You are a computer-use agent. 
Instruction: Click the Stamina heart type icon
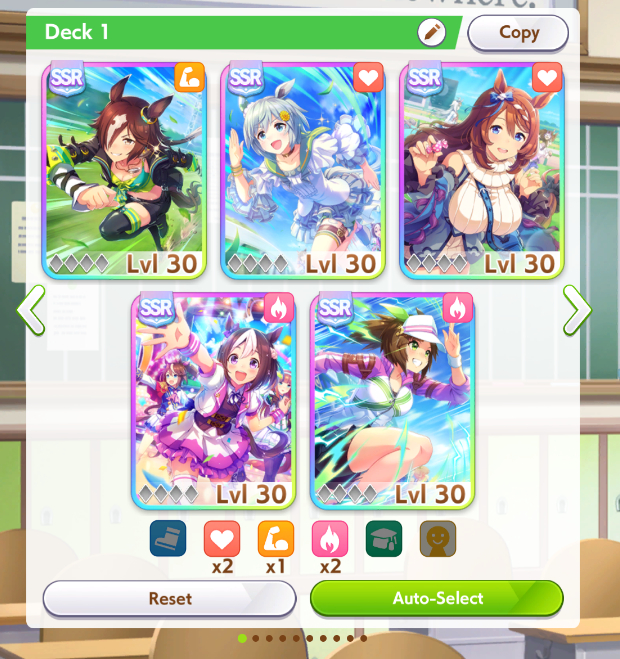pyautogui.click(x=222, y=538)
